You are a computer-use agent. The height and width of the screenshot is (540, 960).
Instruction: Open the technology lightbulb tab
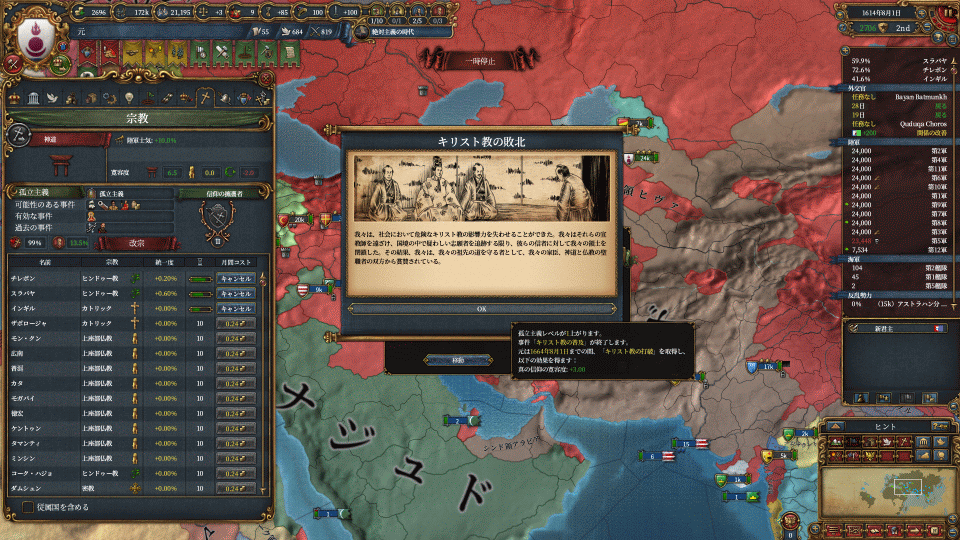point(128,98)
